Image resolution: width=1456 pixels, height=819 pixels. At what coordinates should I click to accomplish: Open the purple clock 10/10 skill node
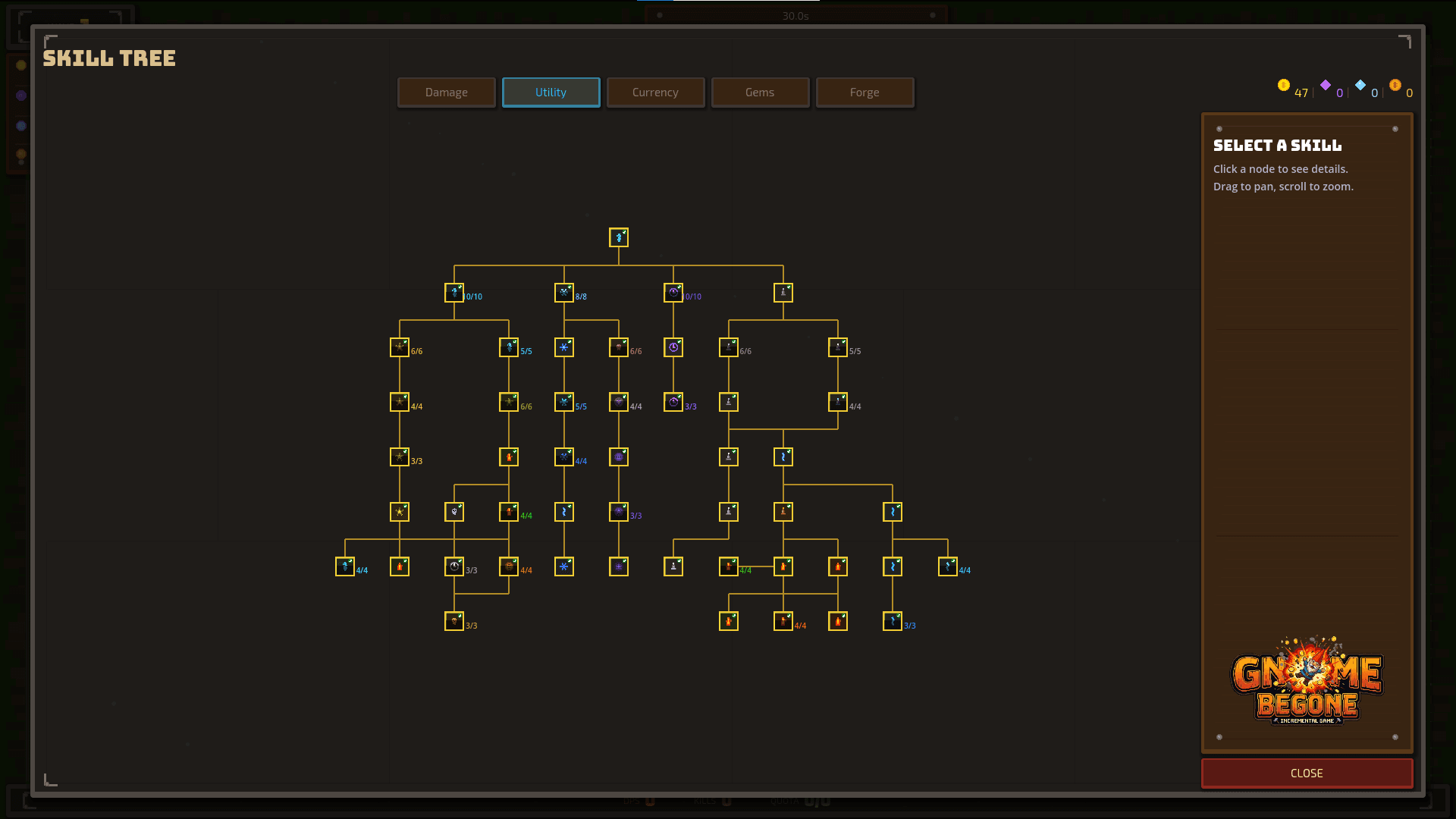click(x=673, y=292)
